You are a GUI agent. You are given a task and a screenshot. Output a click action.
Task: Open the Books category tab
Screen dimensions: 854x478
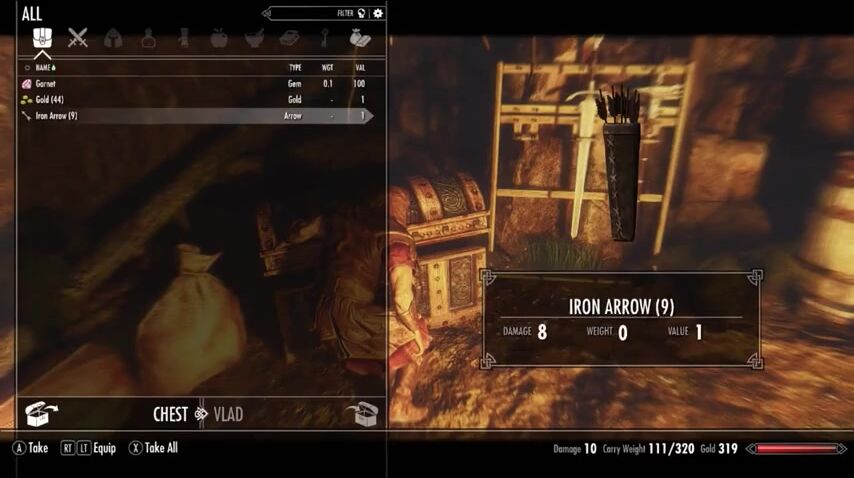[290, 39]
